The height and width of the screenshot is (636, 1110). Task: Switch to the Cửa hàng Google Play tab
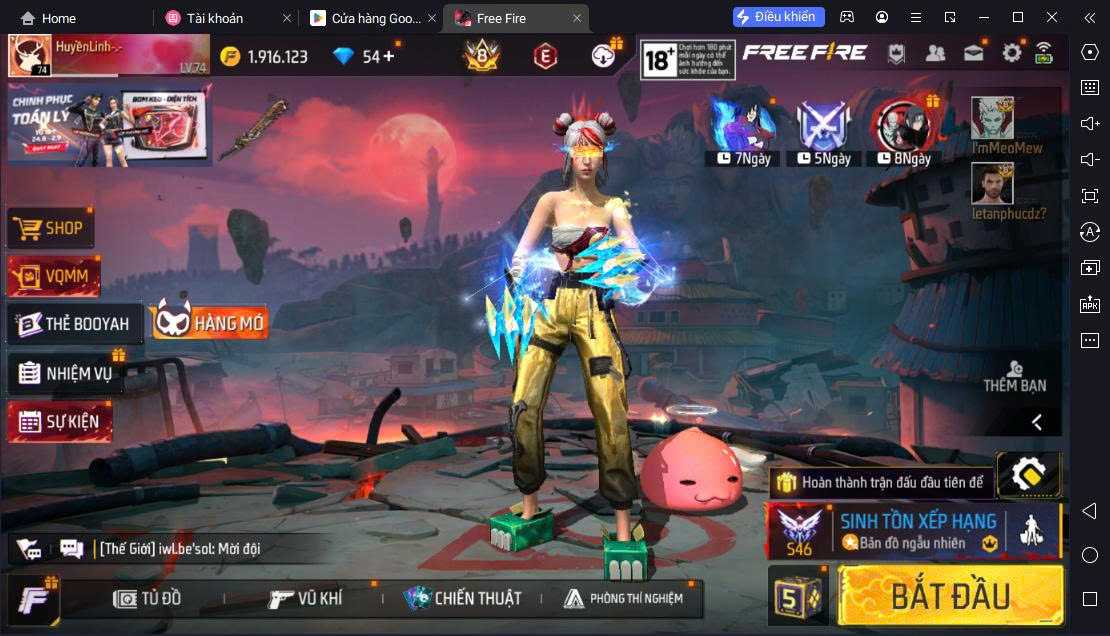pyautogui.click(x=368, y=18)
